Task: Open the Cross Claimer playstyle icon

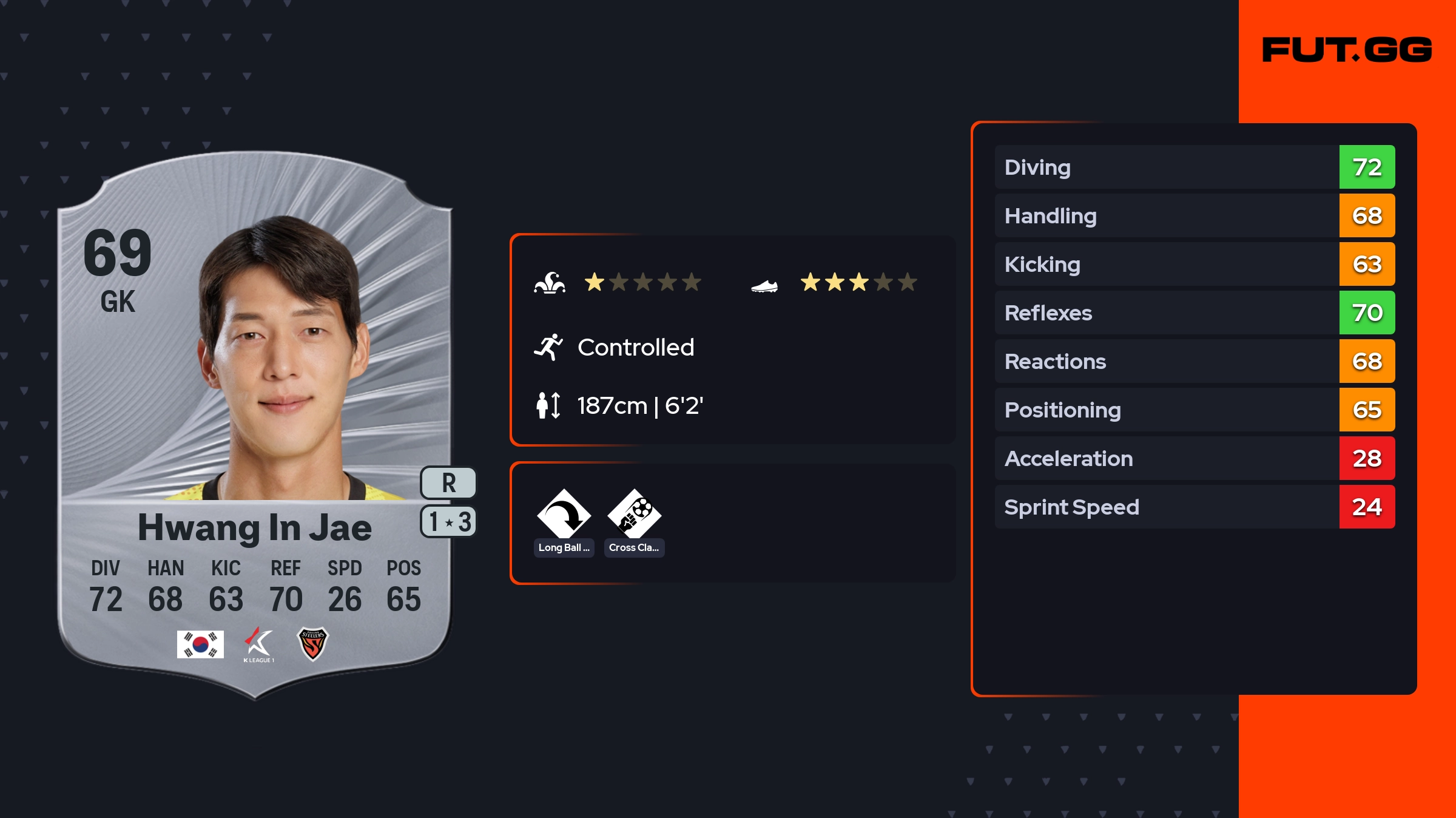Action: [x=634, y=515]
